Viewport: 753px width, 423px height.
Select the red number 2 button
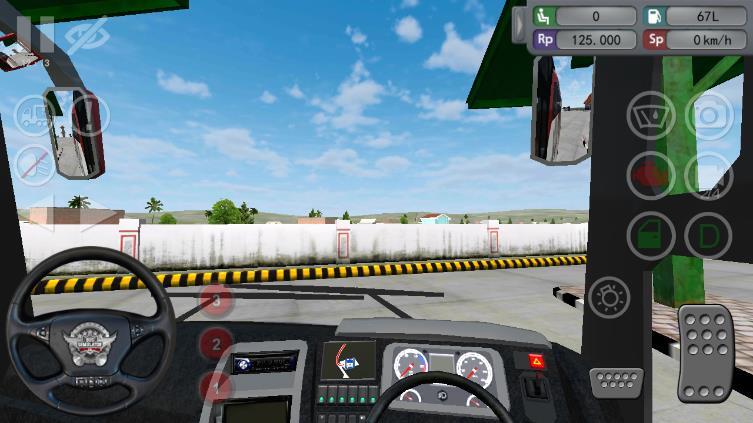point(216,345)
